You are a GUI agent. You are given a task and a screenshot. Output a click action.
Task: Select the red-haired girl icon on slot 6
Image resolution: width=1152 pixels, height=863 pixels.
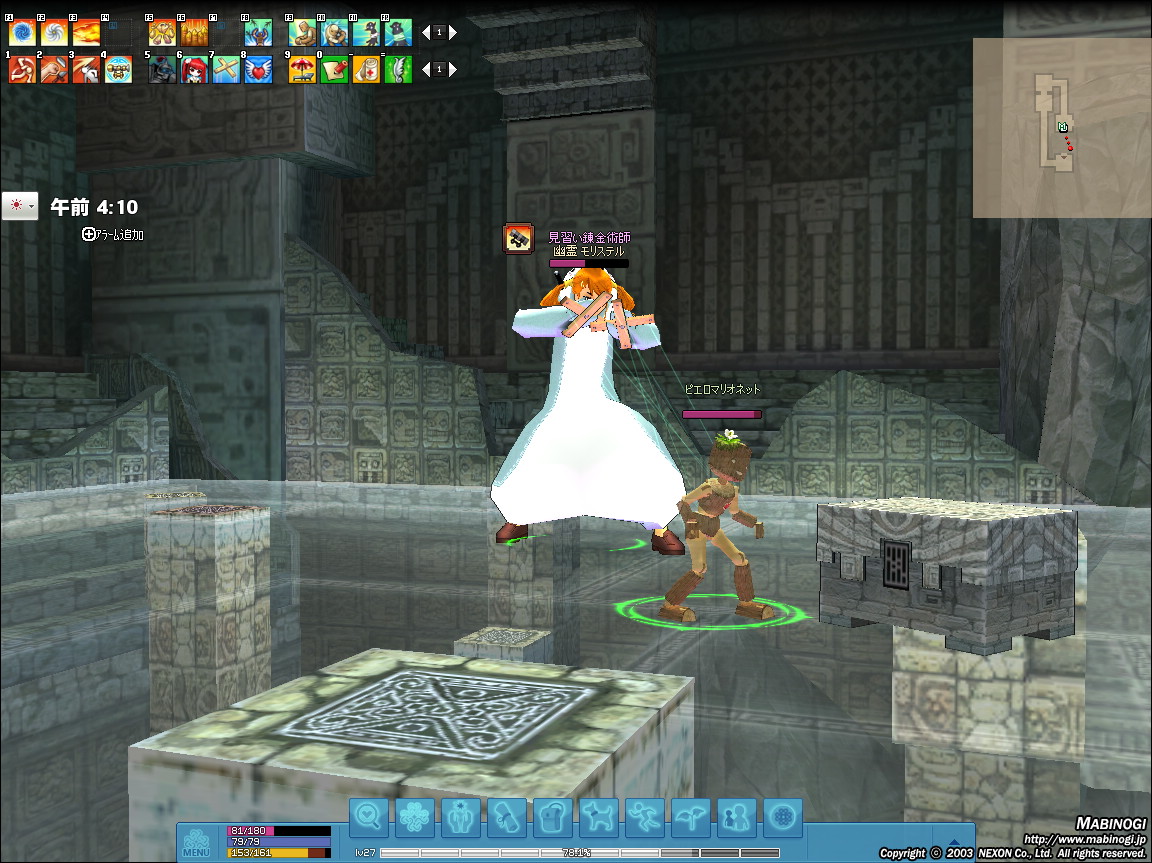[x=194, y=69]
